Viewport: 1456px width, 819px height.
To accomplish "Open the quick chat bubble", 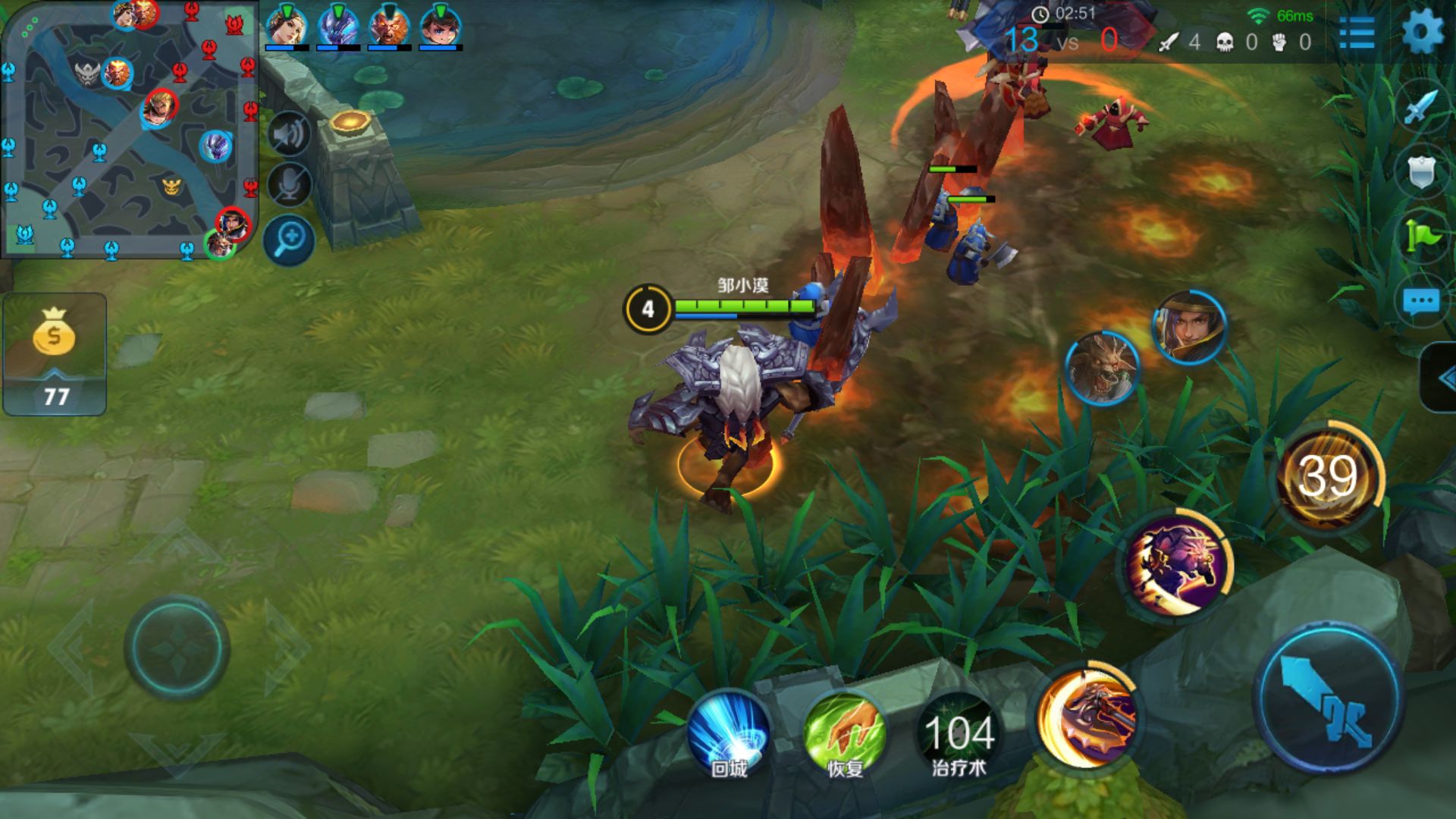I will [x=1420, y=302].
